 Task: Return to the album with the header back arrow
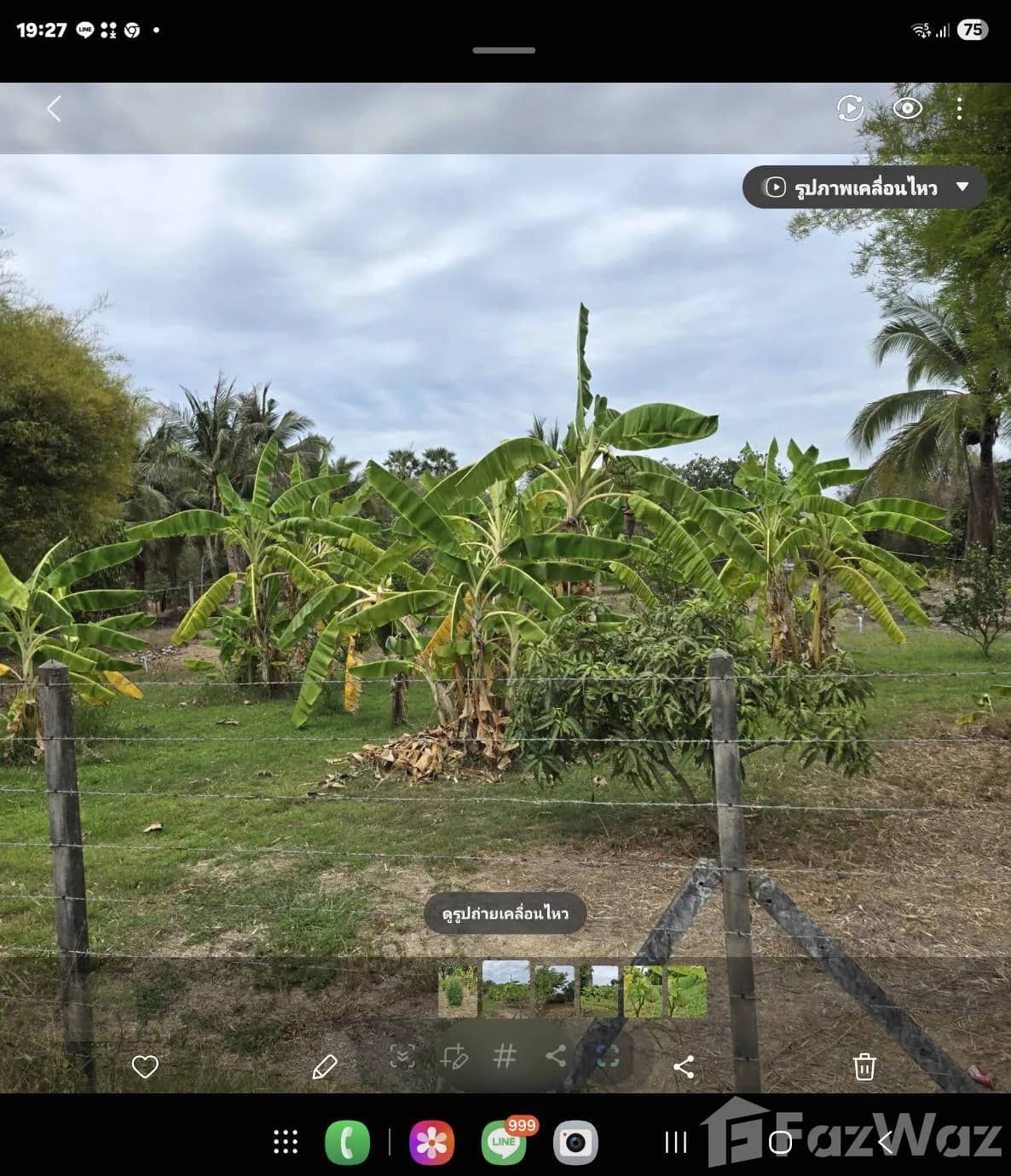54,109
